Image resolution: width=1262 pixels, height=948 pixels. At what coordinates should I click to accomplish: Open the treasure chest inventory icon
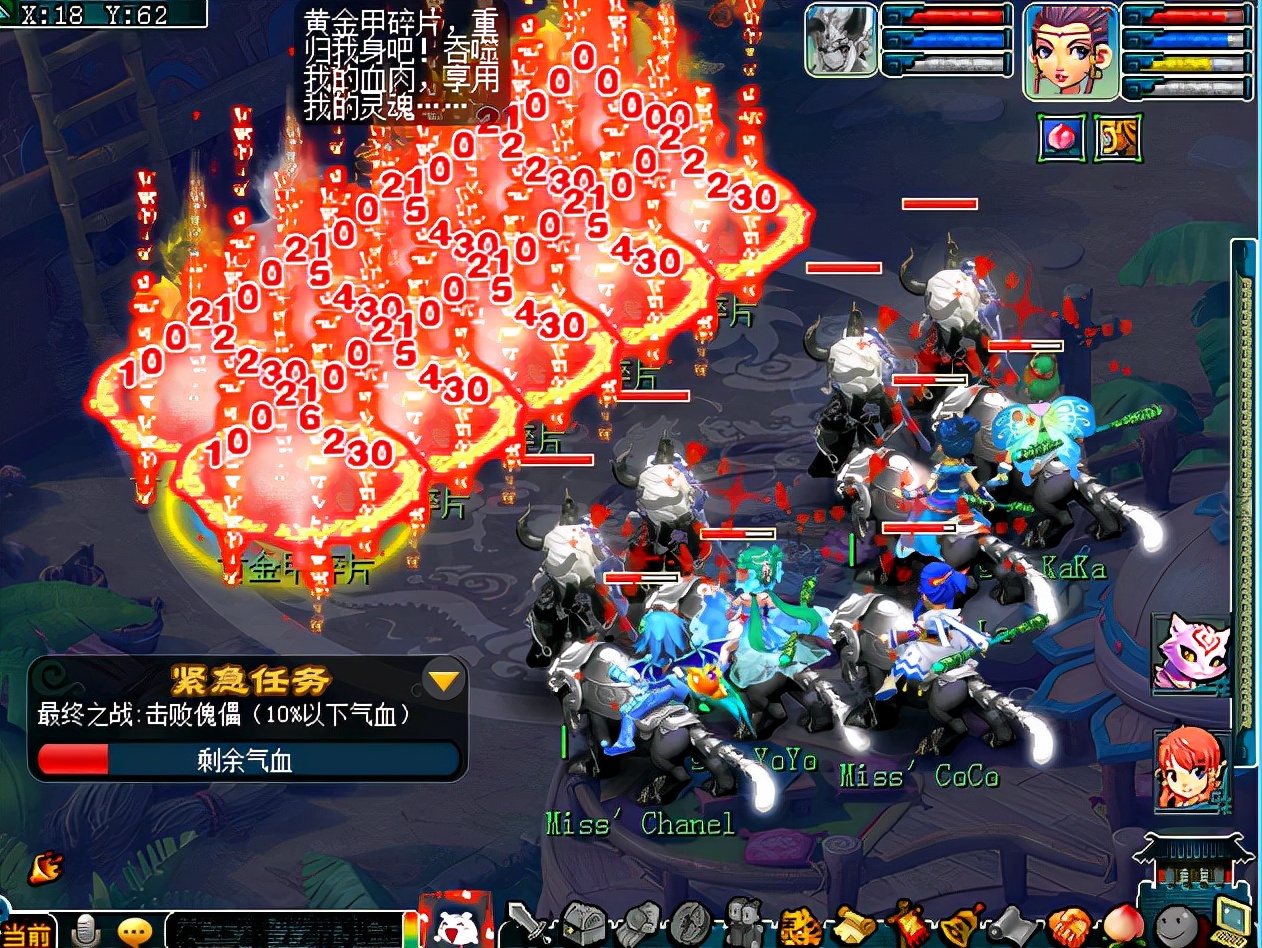click(x=581, y=922)
